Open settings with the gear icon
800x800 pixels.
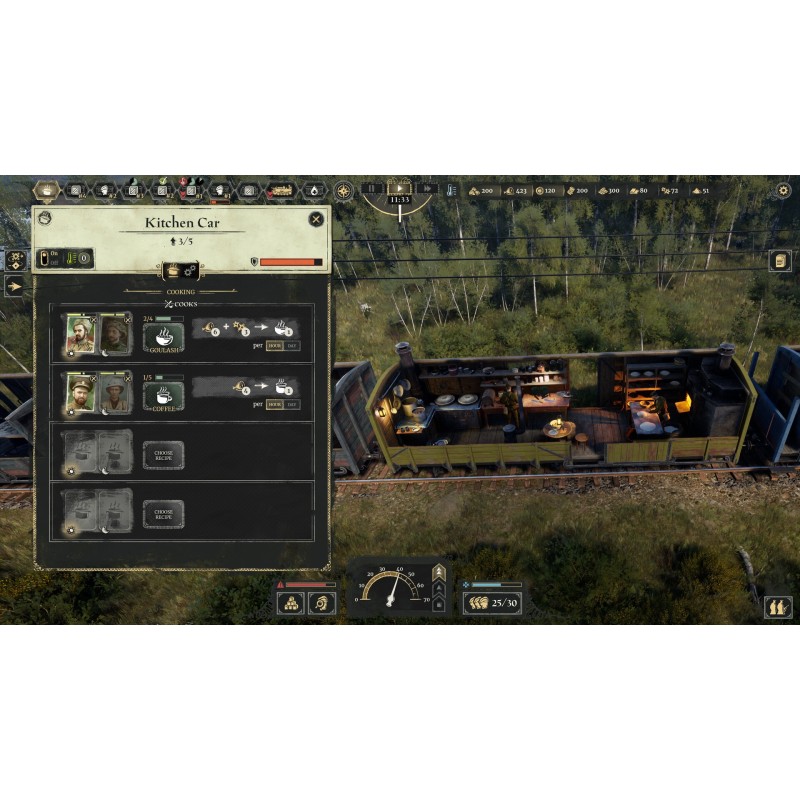(x=783, y=190)
